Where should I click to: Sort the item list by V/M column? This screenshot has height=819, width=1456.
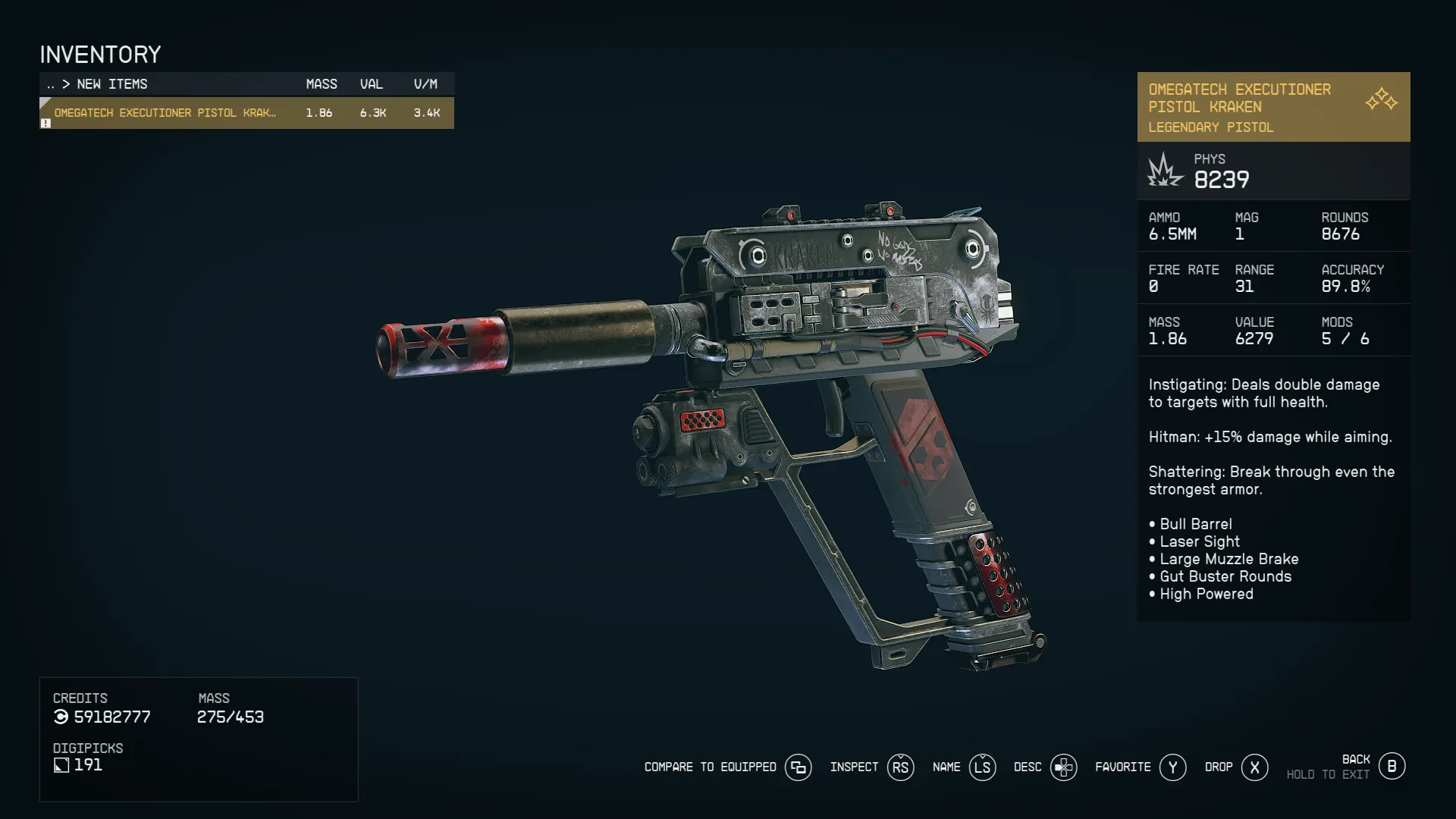[425, 84]
